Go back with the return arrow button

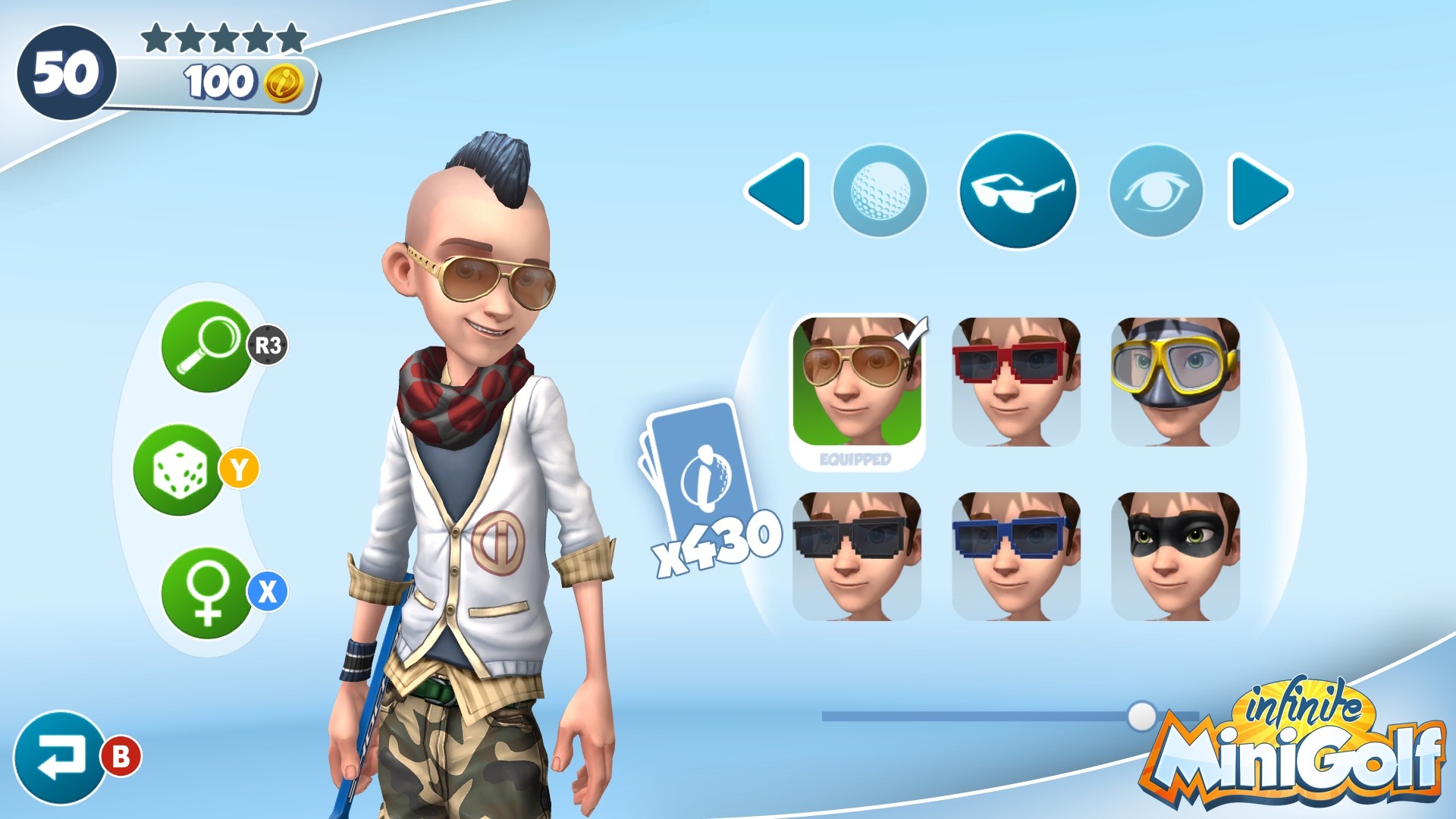point(59,757)
